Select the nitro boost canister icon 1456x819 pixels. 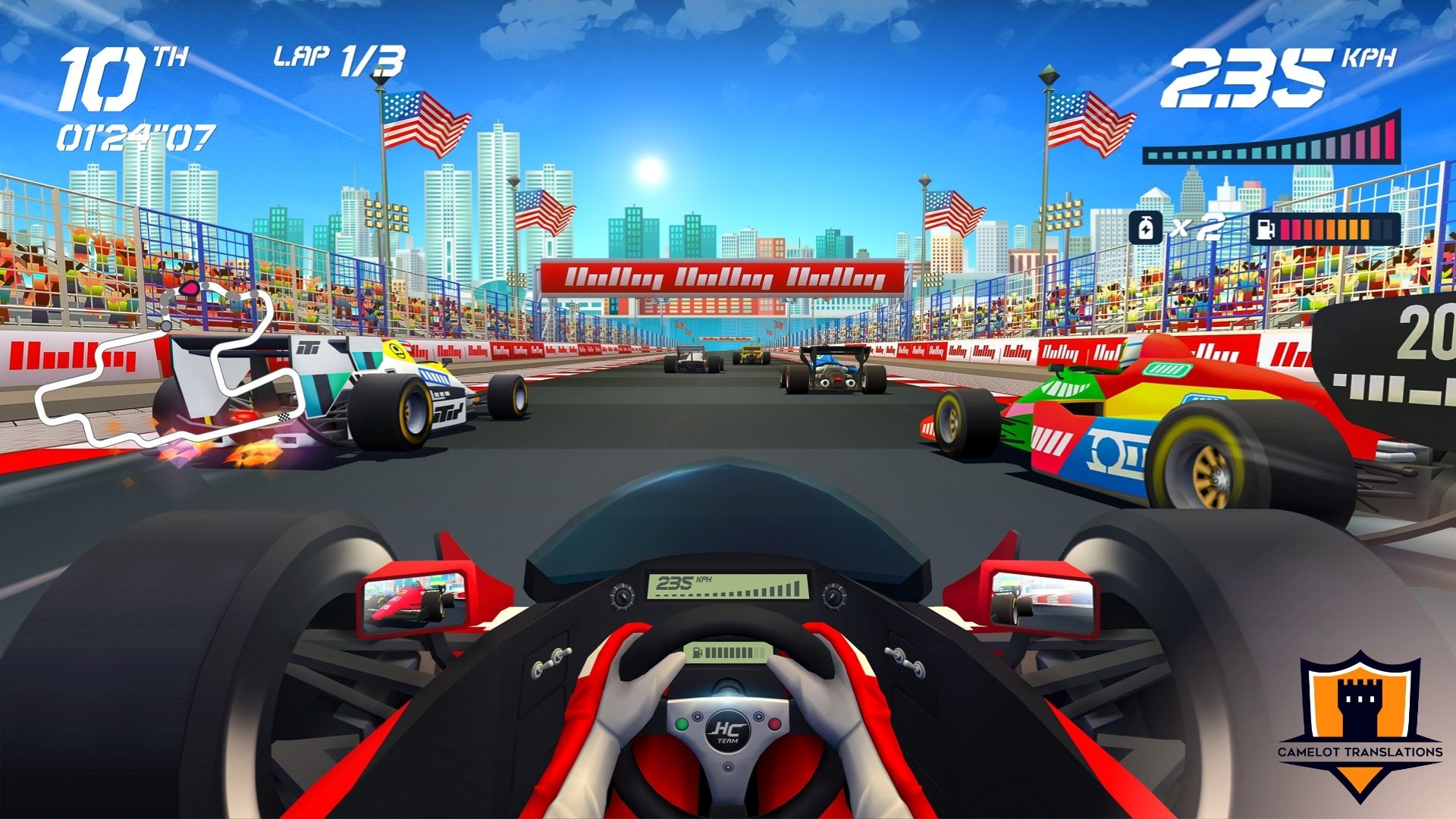1146,227
